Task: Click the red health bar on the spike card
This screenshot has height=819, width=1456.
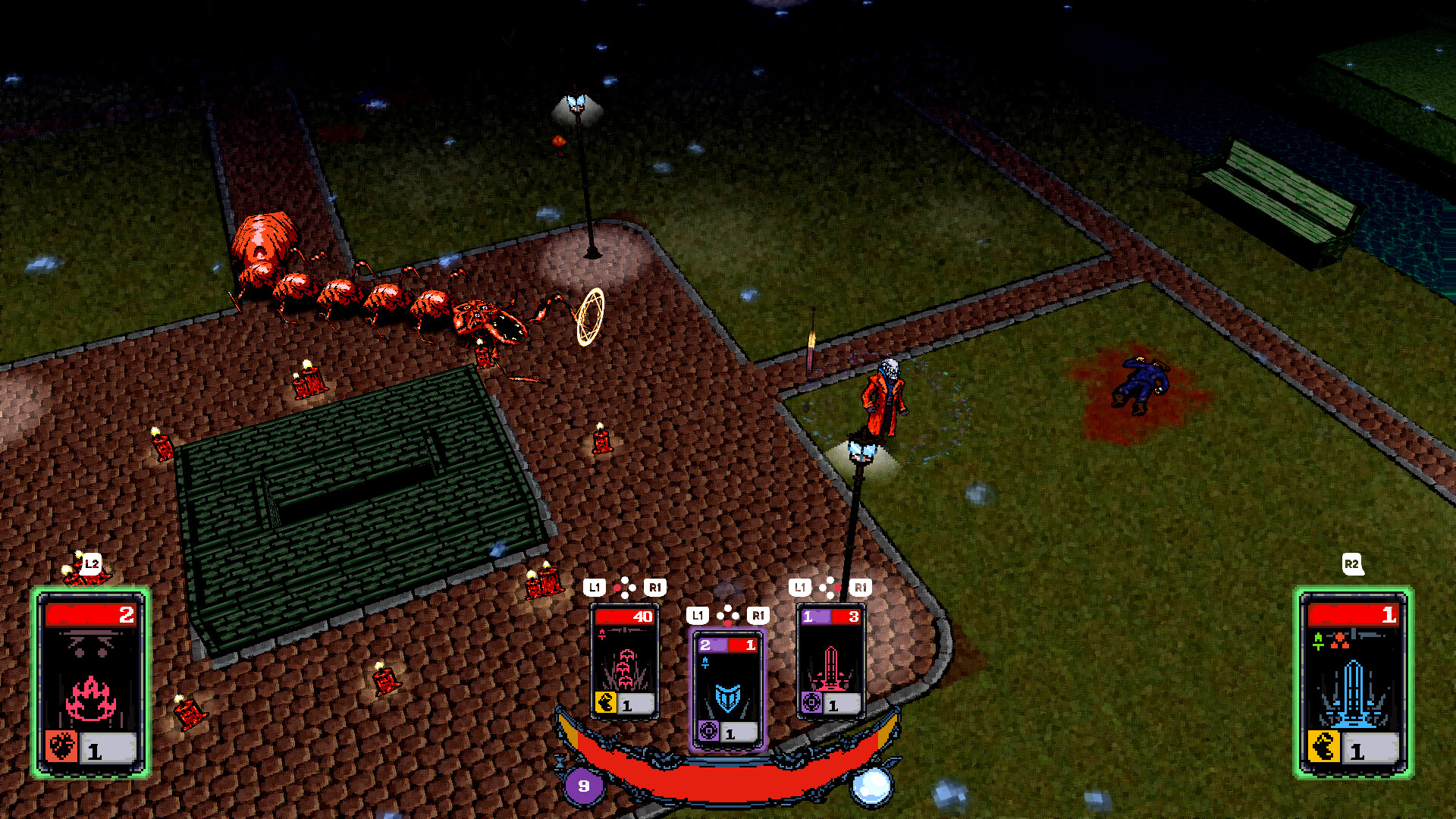Action: click(x=623, y=617)
